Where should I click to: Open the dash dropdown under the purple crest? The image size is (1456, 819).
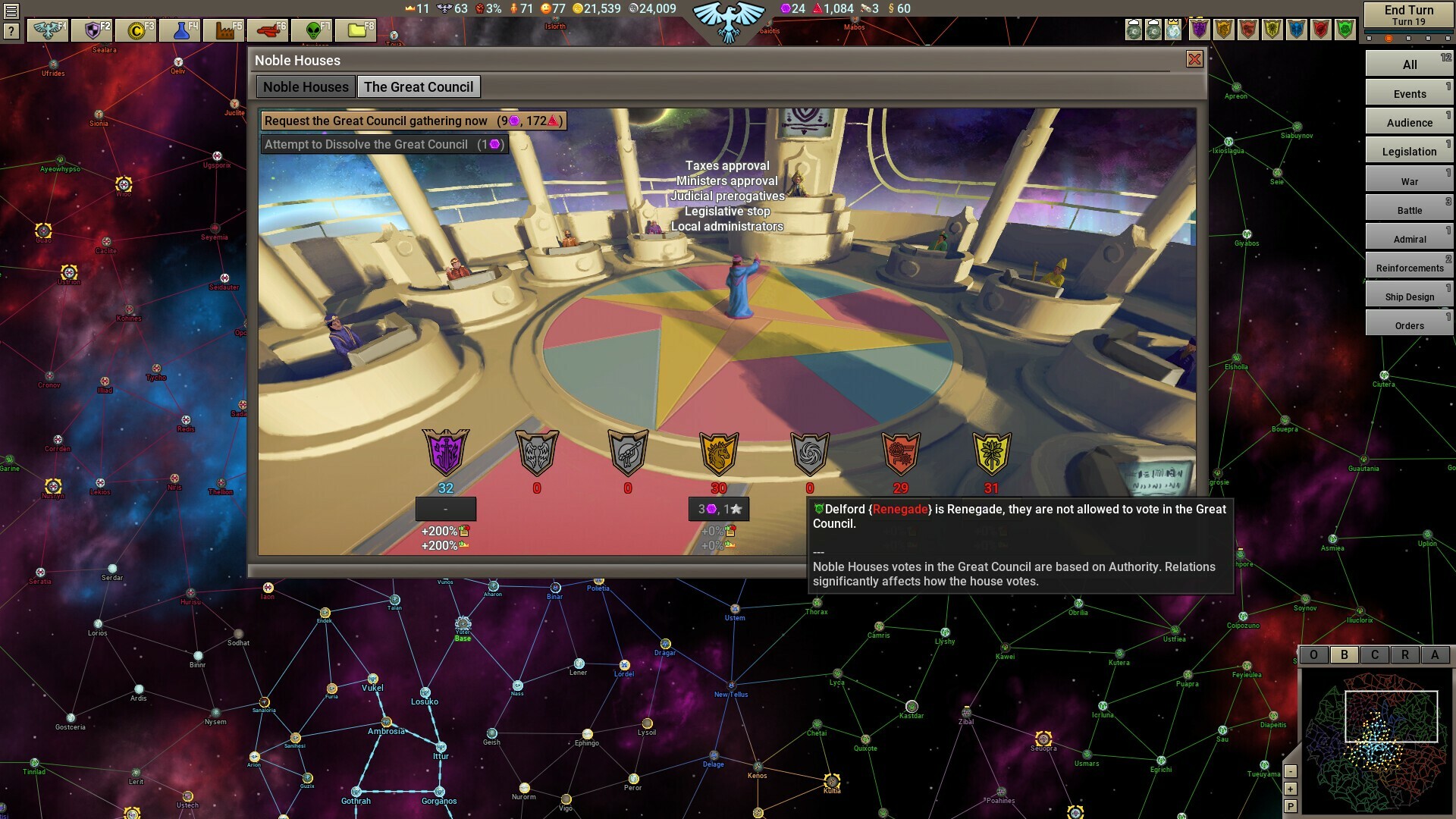point(446,509)
